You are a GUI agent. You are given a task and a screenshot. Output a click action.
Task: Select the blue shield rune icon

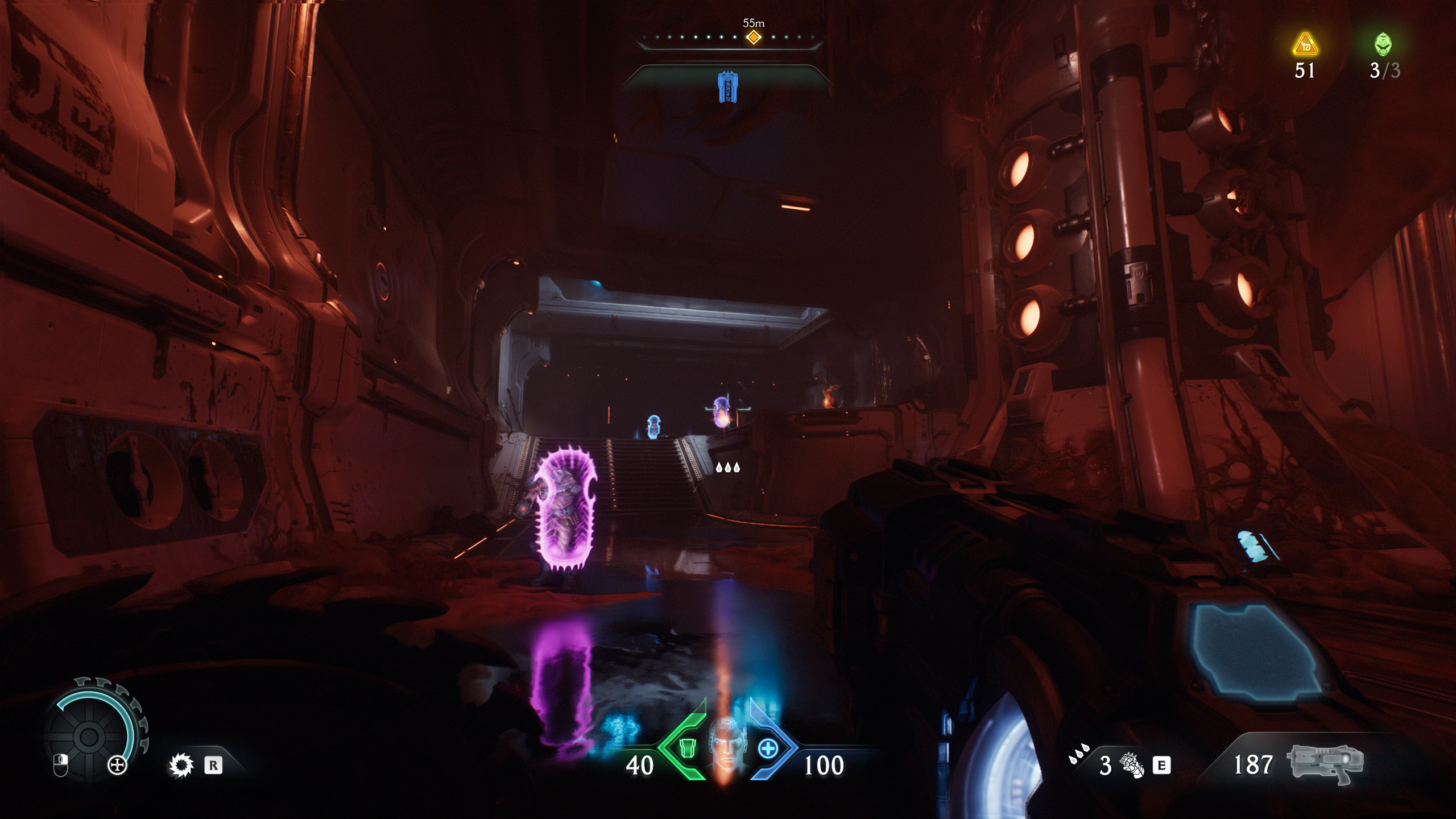tap(727, 87)
